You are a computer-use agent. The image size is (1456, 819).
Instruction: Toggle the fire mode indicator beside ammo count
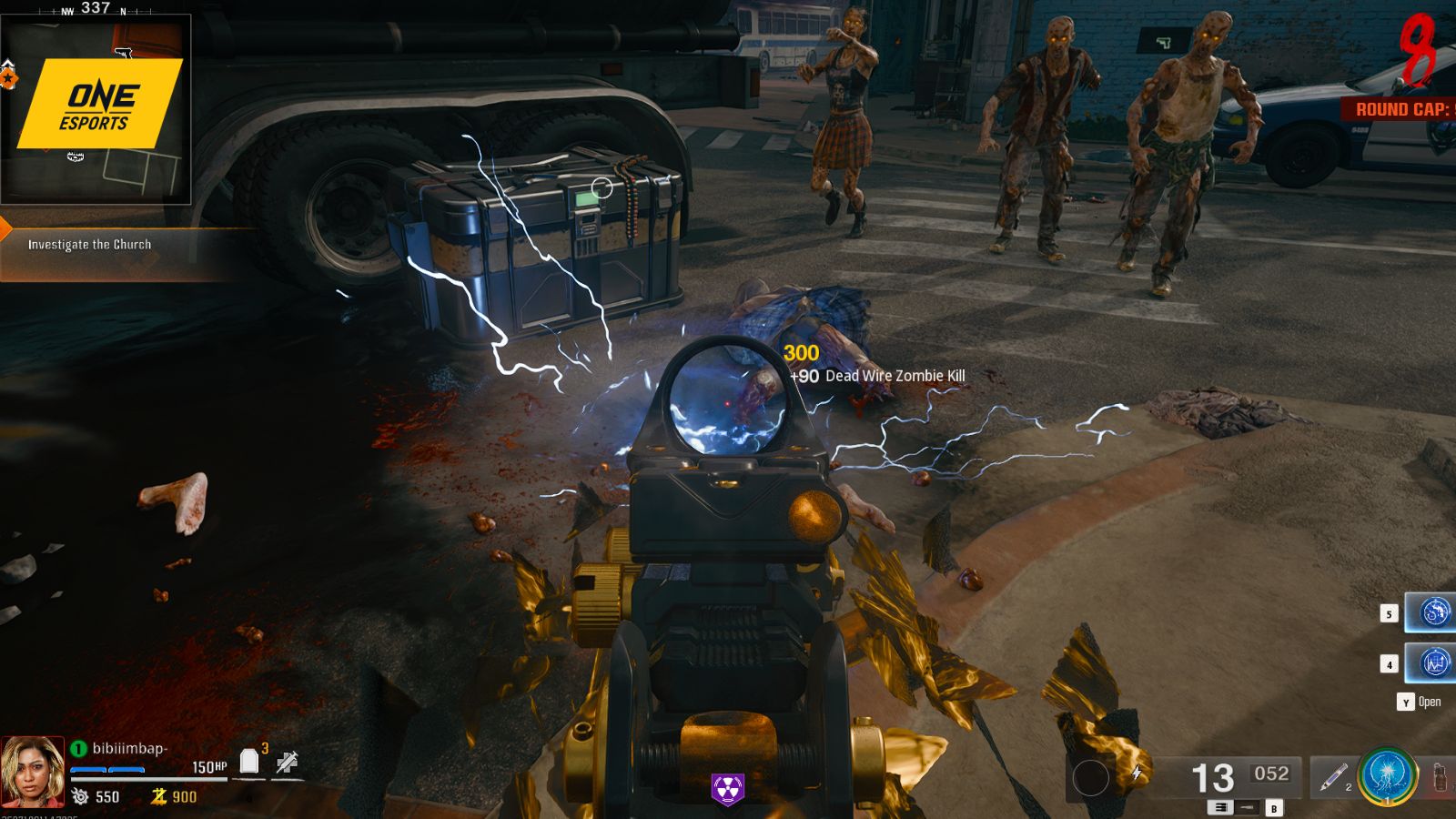1219,806
